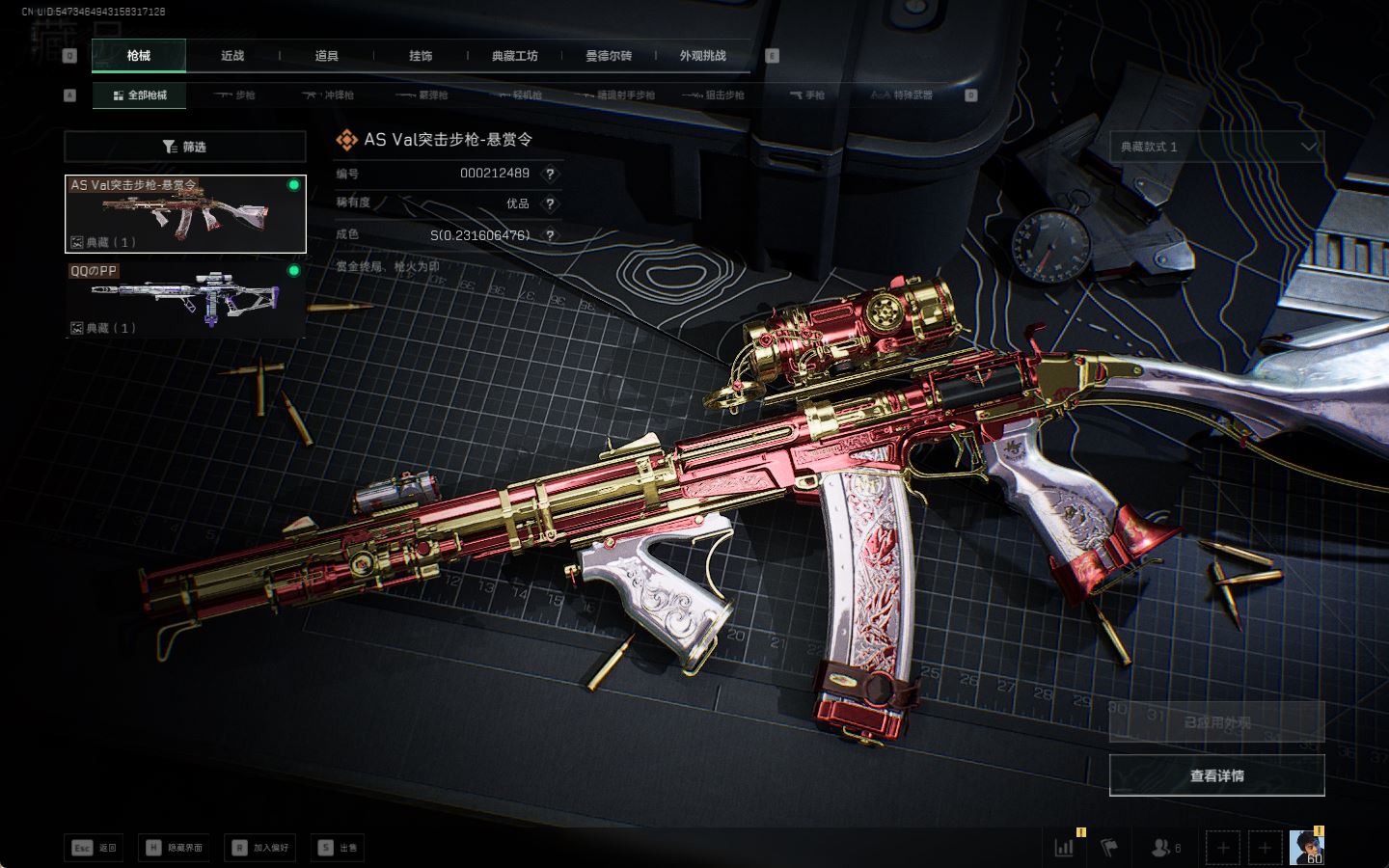Select the AS Val 悬赏令 skin thumbnail
Screen dimensions: 1389x868
coord(185,214)
